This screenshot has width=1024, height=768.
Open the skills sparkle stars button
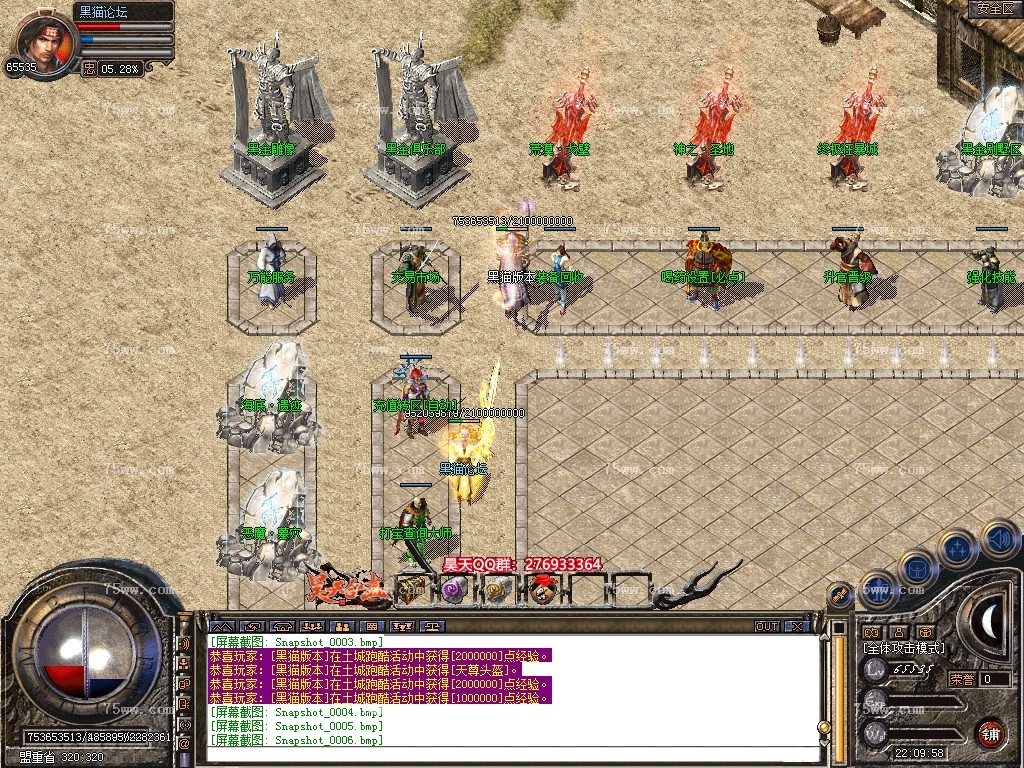(x=957, y=548)
